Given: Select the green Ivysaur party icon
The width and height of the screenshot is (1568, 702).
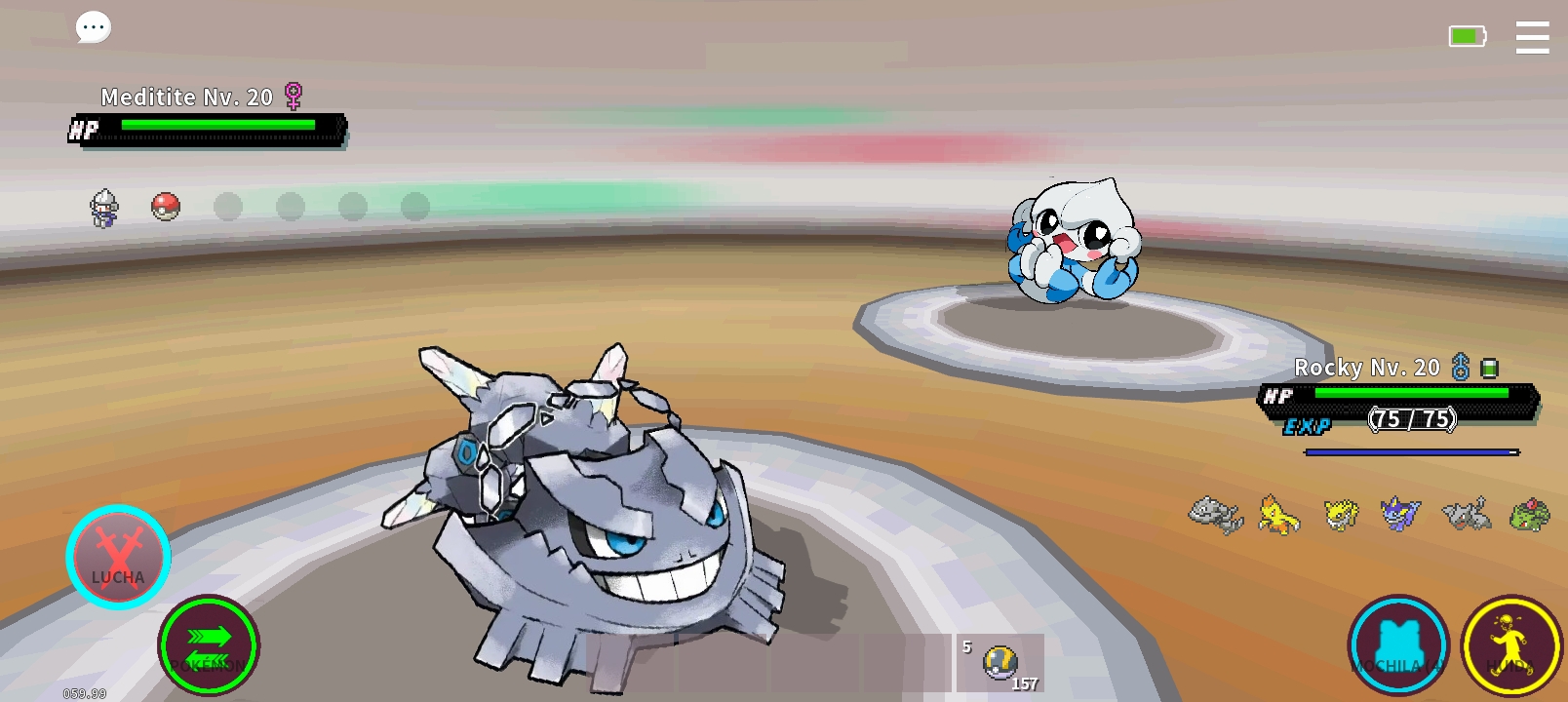Looking at the screenshot, I should [x=1528, y=514].
